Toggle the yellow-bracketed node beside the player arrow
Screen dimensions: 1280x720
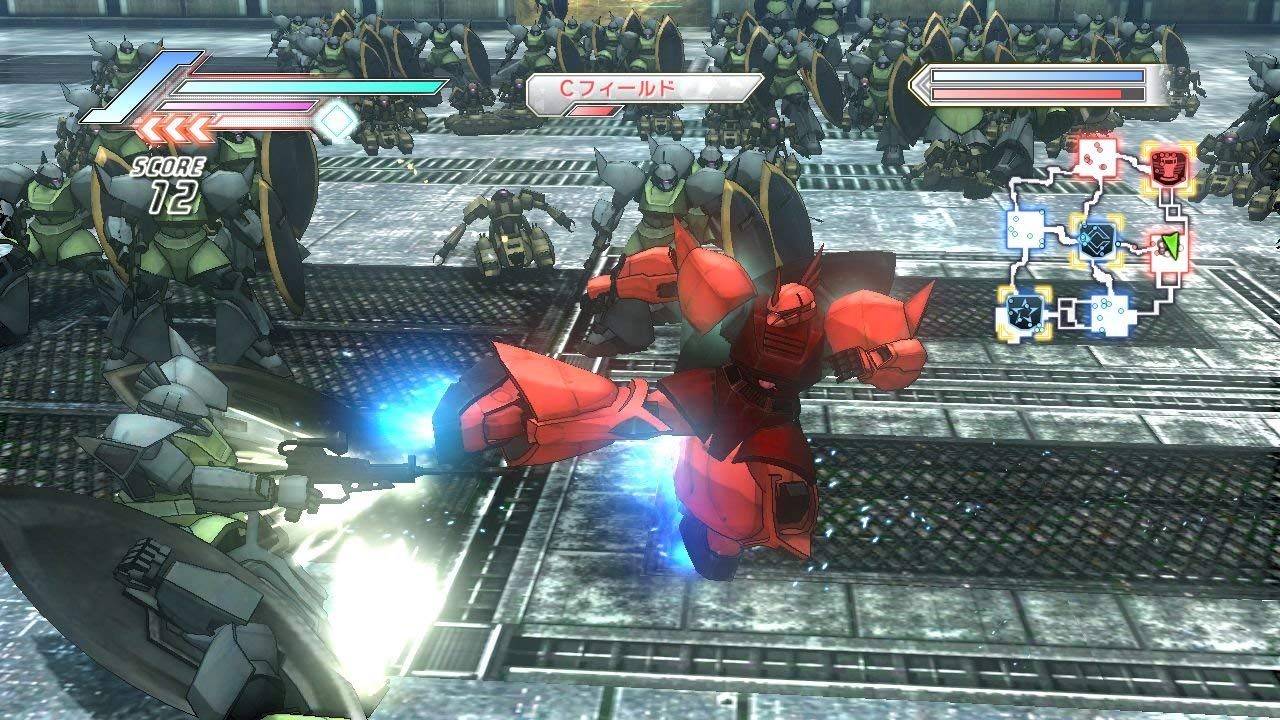click(1097, 242)
